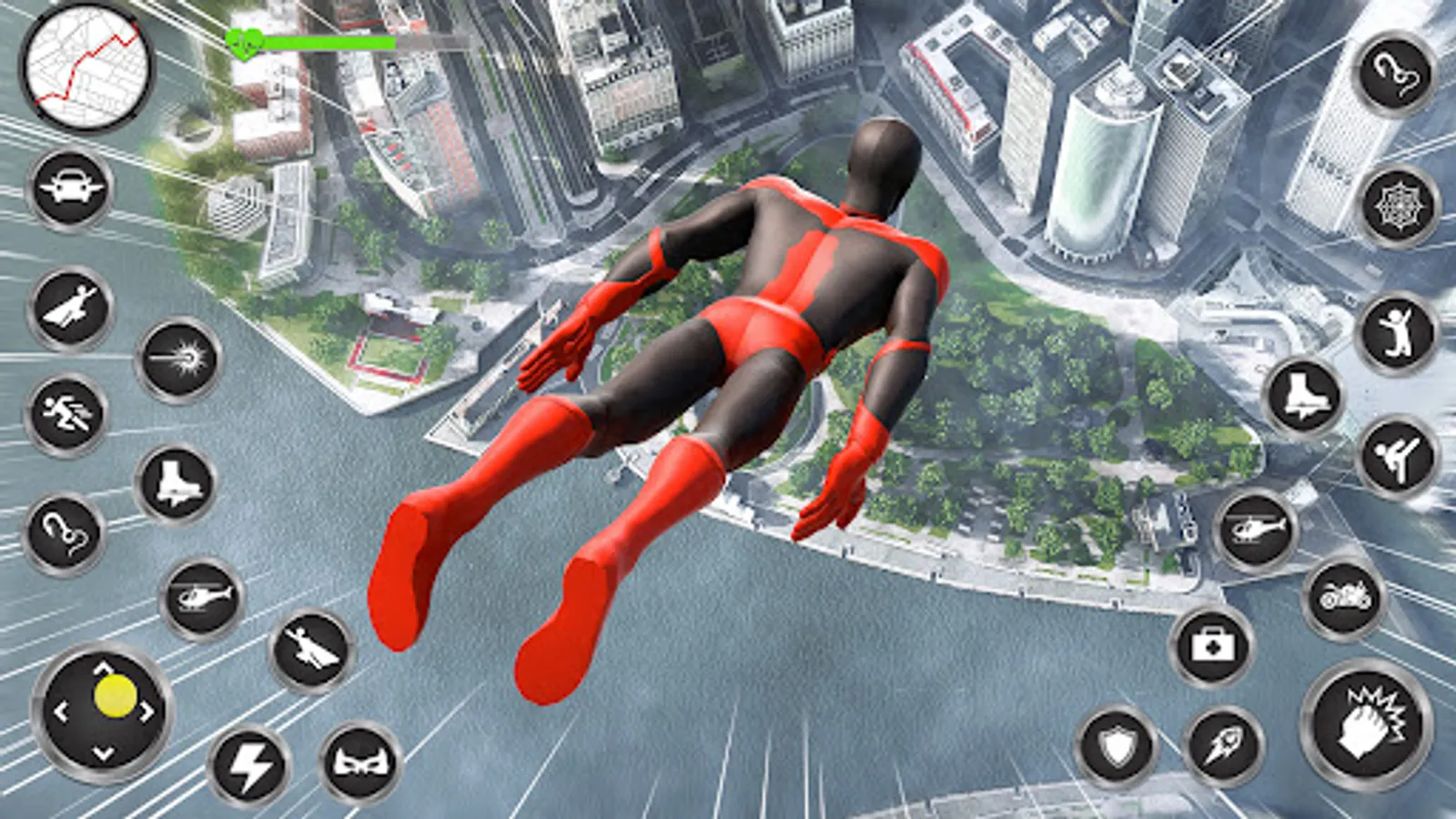Viewport: 1456px width, 819px height.
Task: Use the first aid medkit
Action: pyautogui.click(x=1212, y=646)
